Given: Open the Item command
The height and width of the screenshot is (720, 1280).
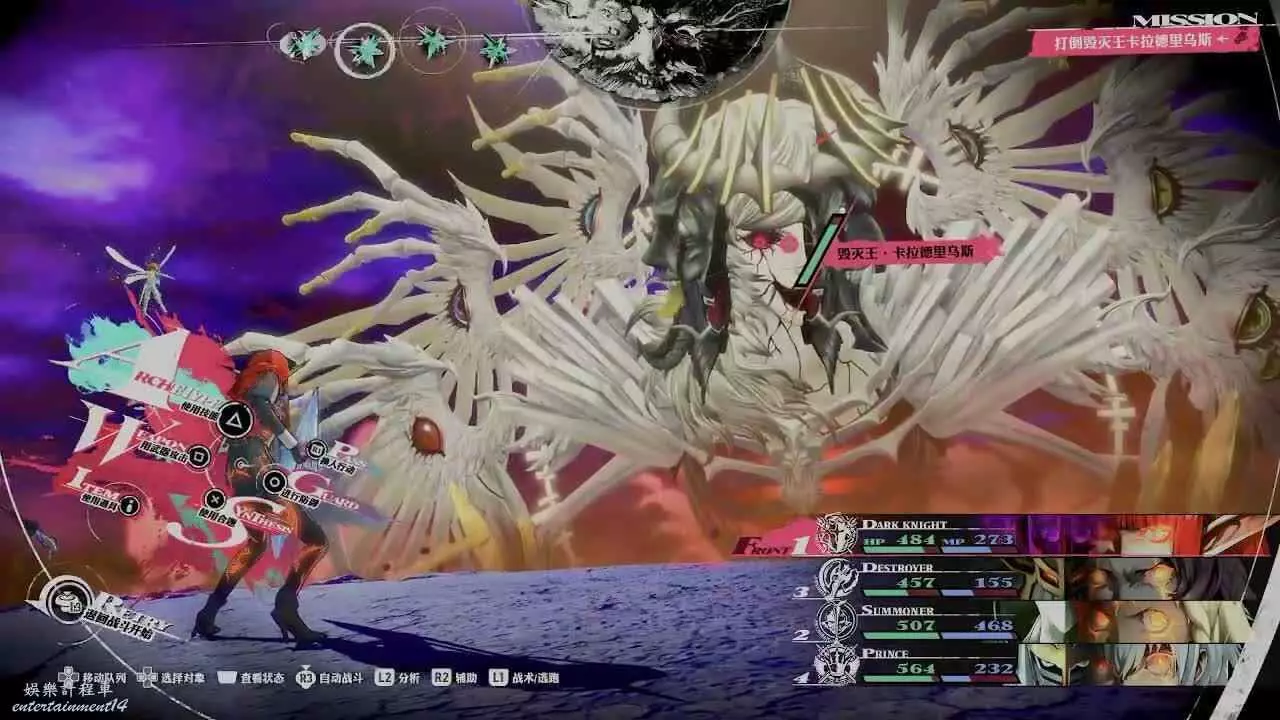Looking at the screenshot, I should coord(131,504).
